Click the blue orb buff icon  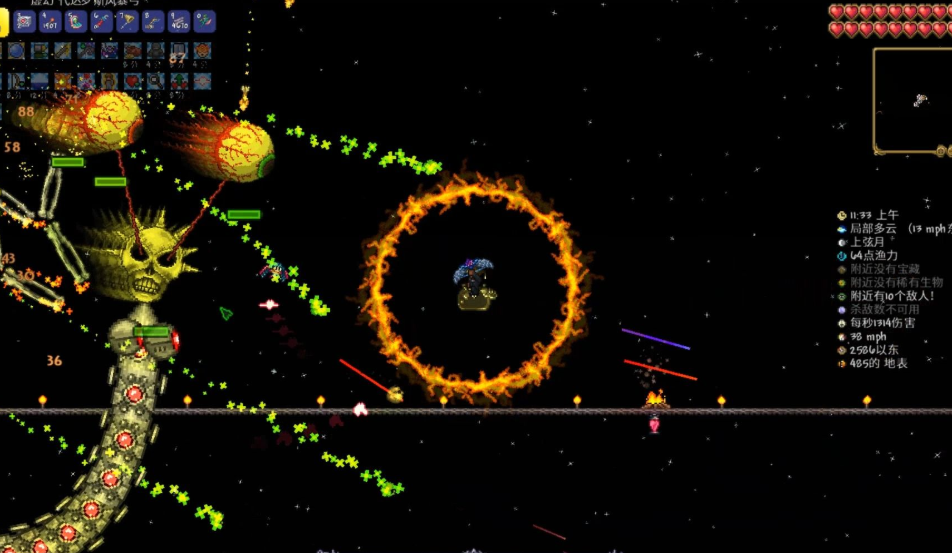[17, 50]
